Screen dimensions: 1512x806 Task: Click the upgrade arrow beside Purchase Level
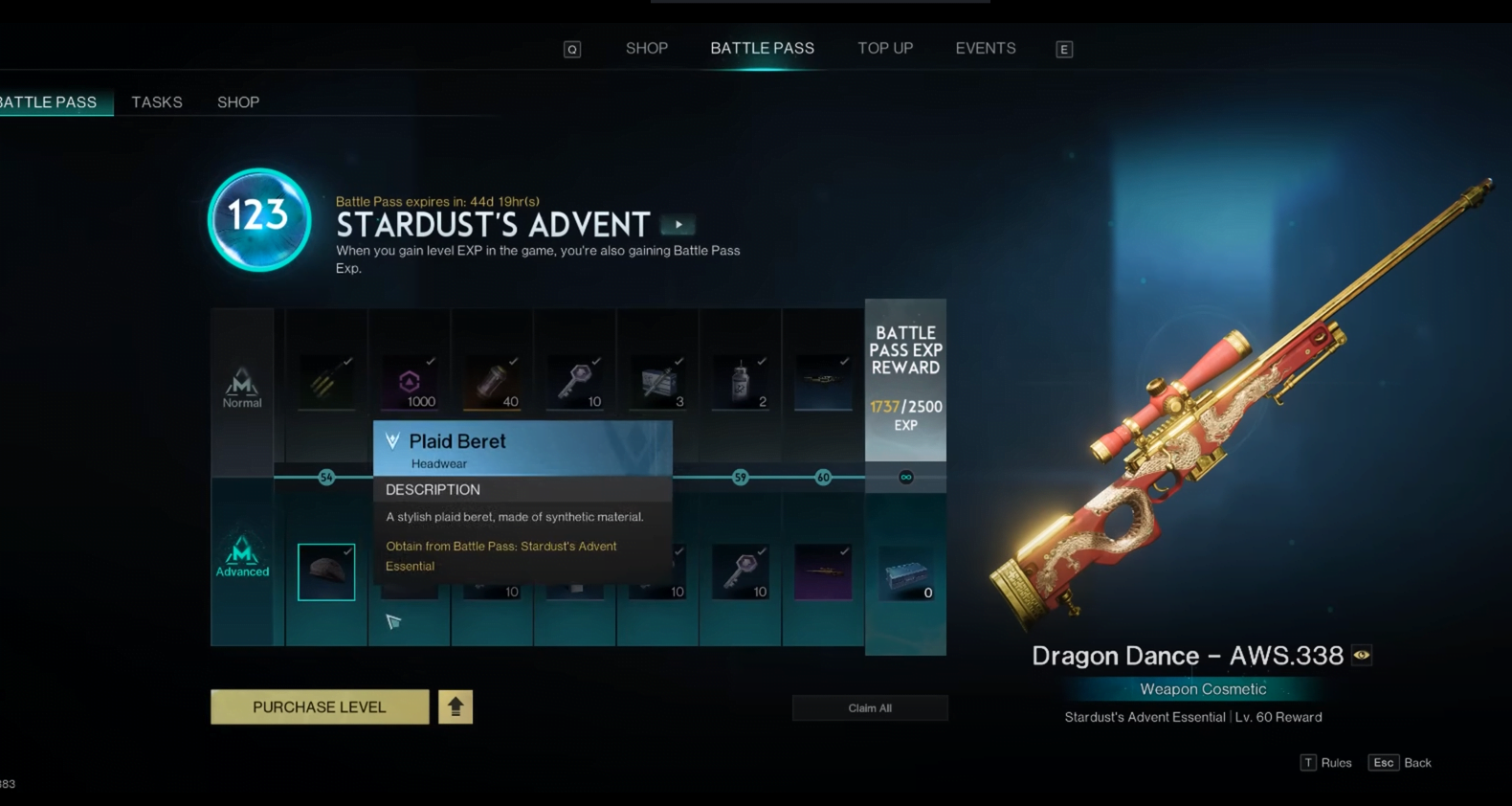(455, 706)
